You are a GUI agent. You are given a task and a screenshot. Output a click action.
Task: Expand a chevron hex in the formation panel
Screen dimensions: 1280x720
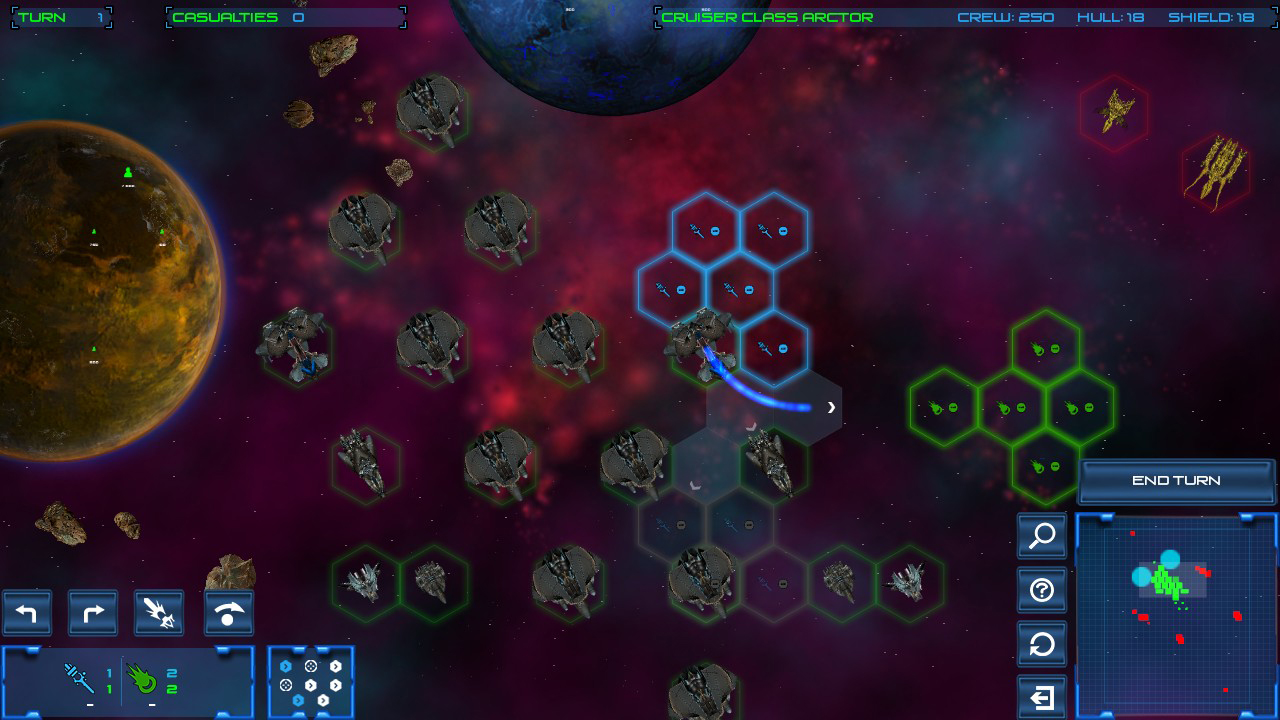(x=336, y=666)
